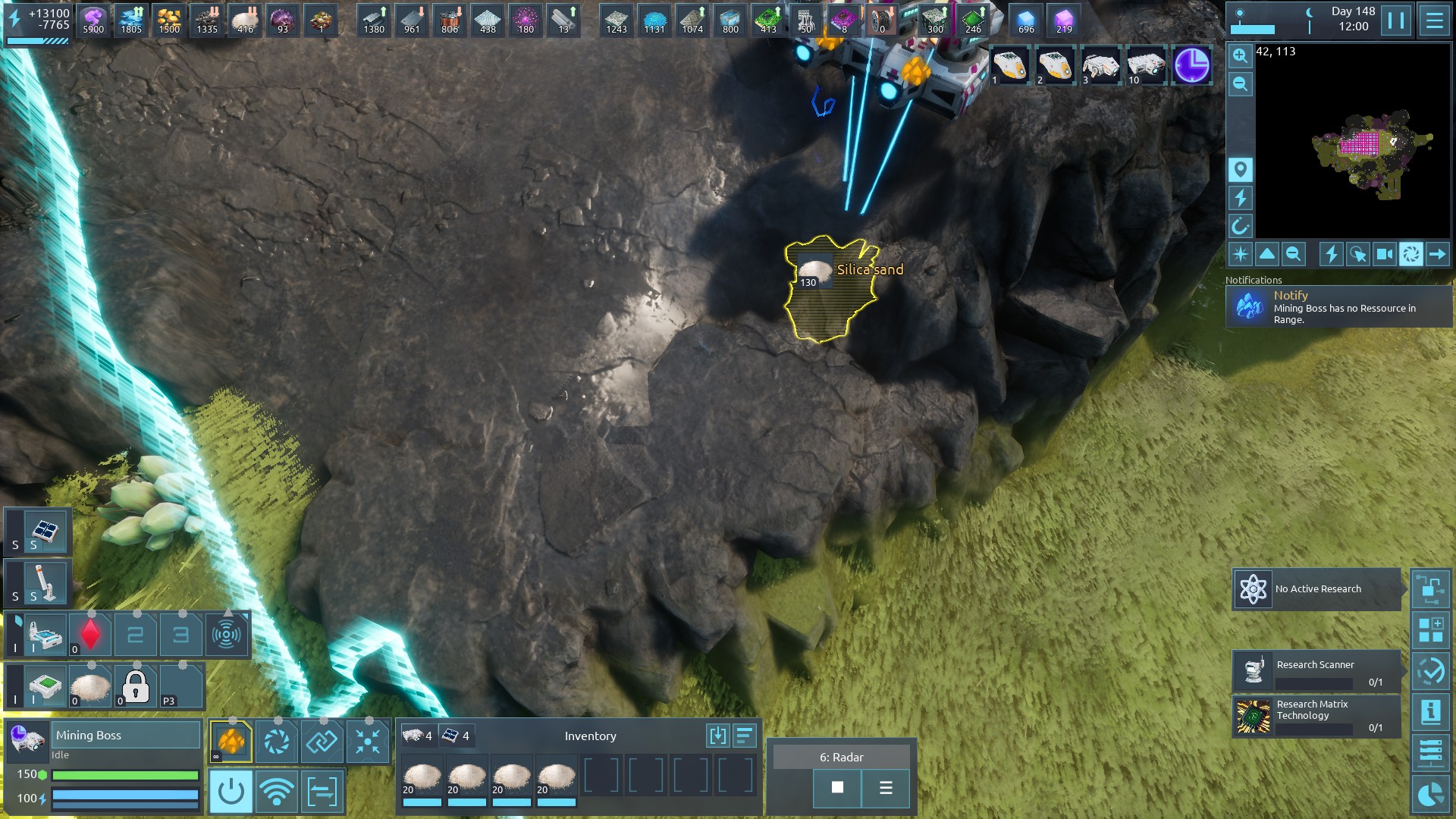Open the pie chart statistics panel
Viewport: 1456px width, 819px height.
pos(1430,795)
